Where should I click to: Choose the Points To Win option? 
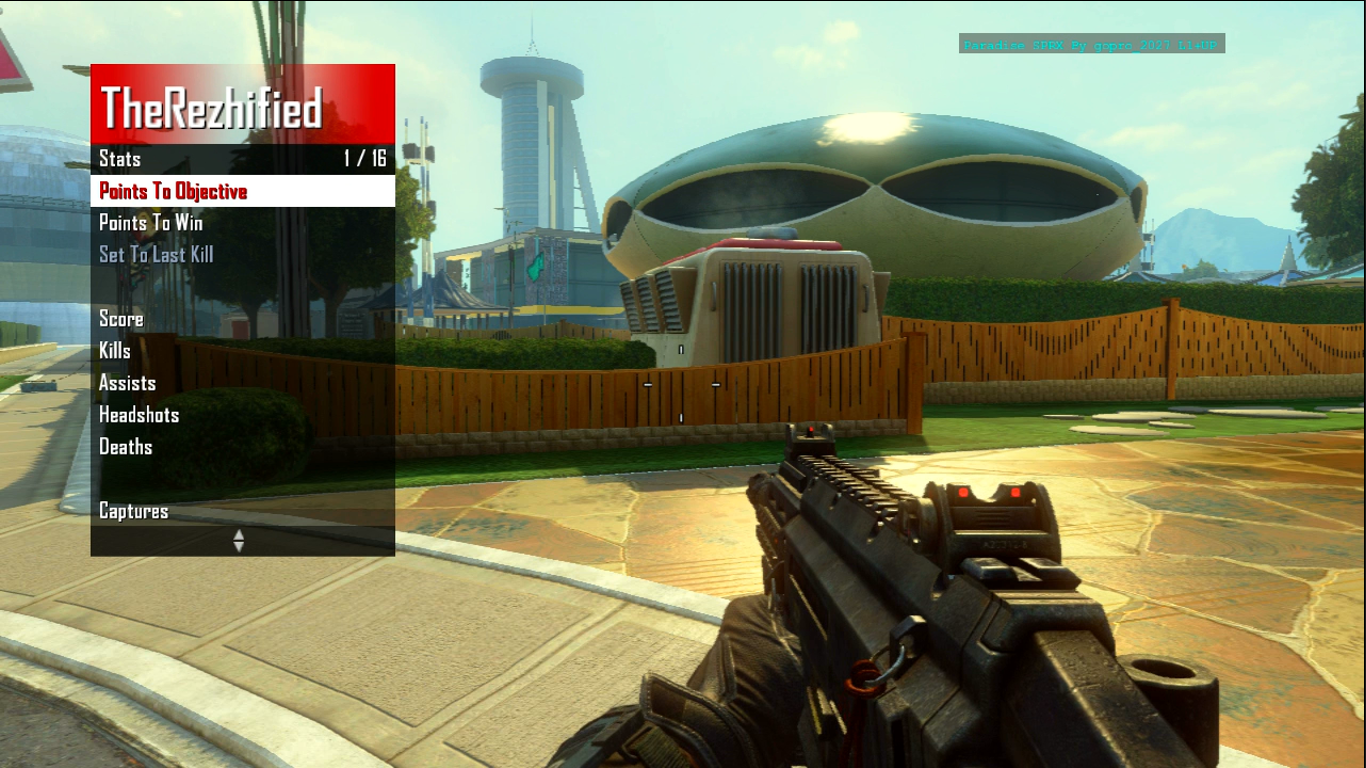151,223
